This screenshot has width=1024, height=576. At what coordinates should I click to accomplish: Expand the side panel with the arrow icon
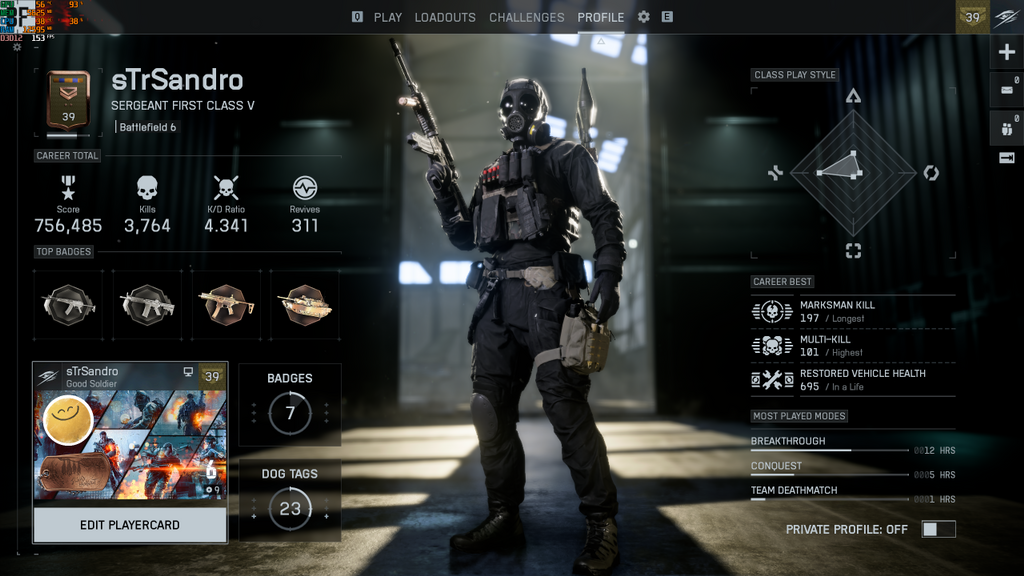(1006, 158)
